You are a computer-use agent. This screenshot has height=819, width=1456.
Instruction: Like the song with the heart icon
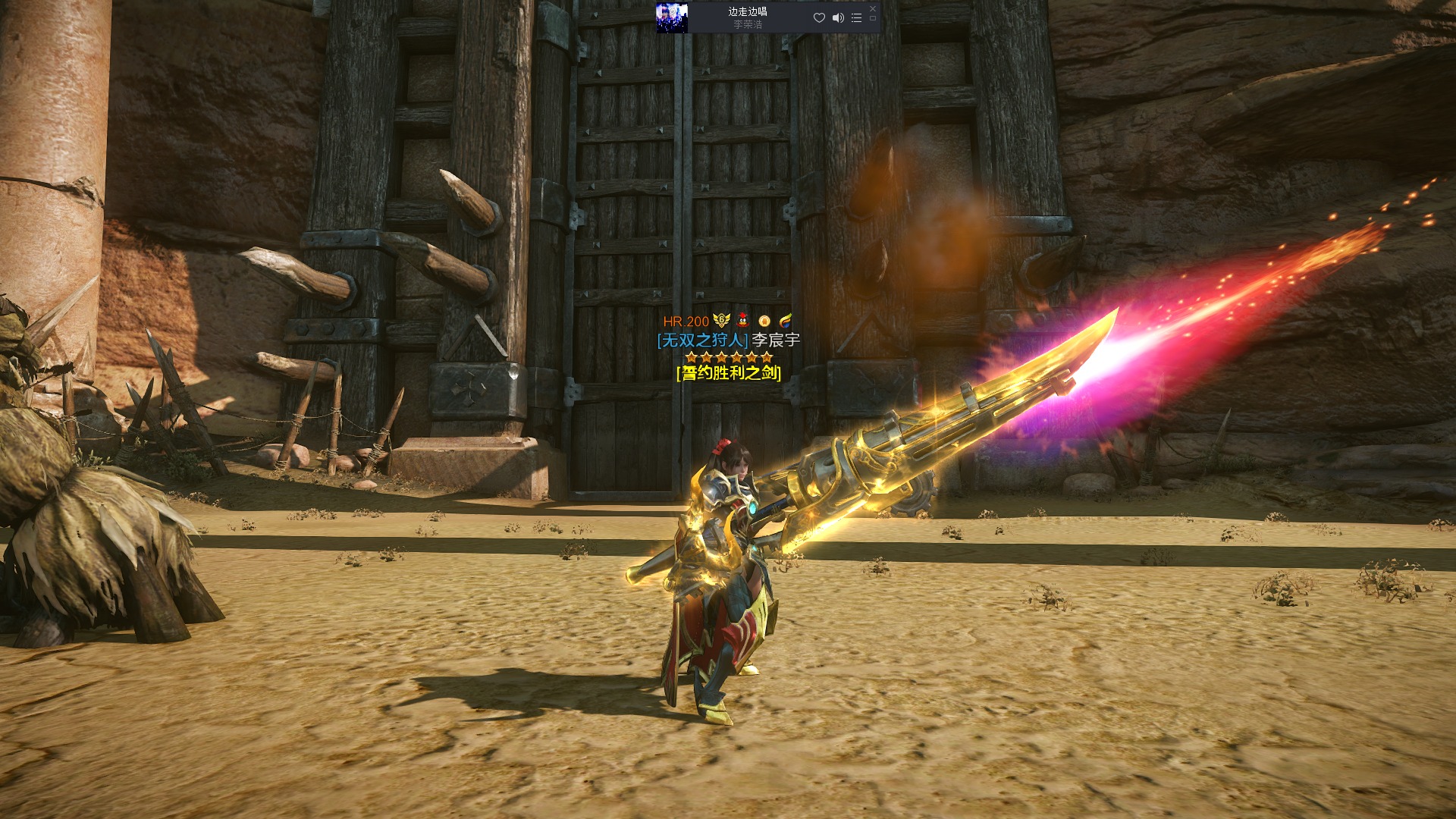click(819, 17)
